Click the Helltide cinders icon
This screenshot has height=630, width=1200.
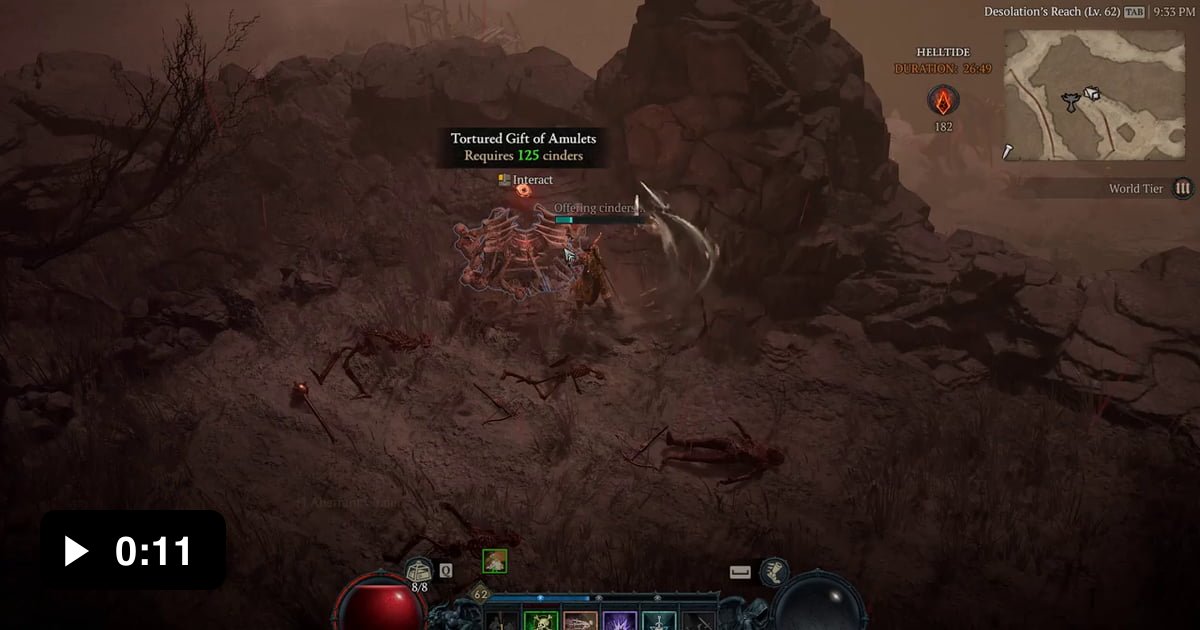[942, 100]
